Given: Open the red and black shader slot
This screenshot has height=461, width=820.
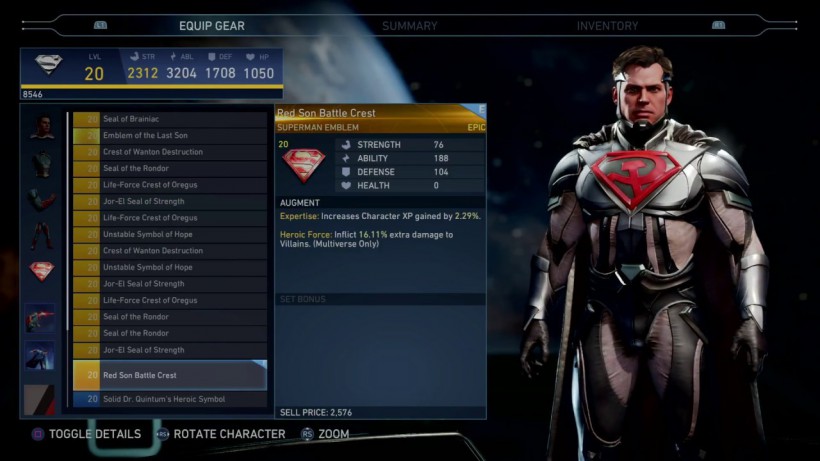Looking at the screenshot, I should [x=41, y=399].
